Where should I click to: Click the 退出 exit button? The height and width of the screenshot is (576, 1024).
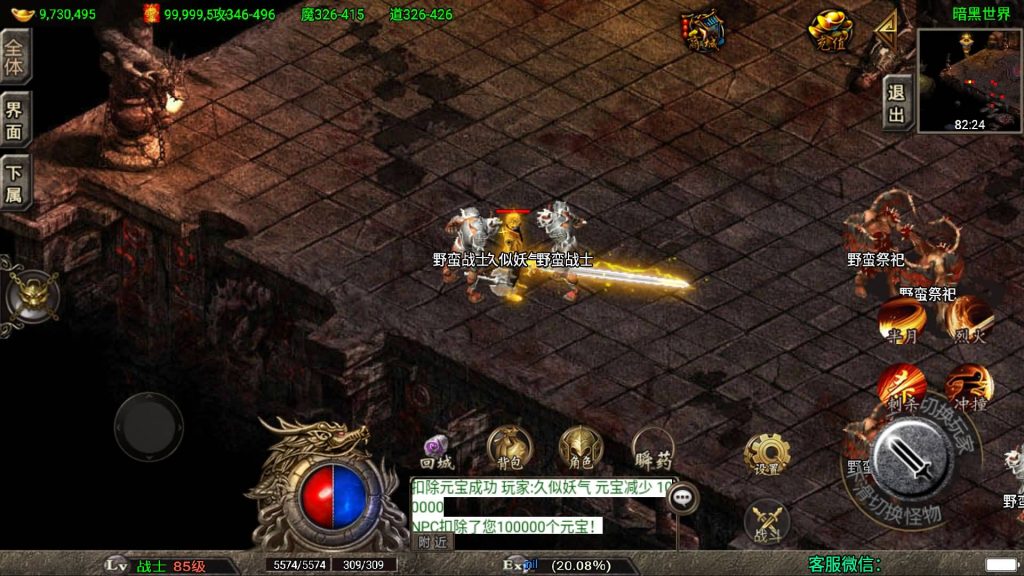coord(897,103)
